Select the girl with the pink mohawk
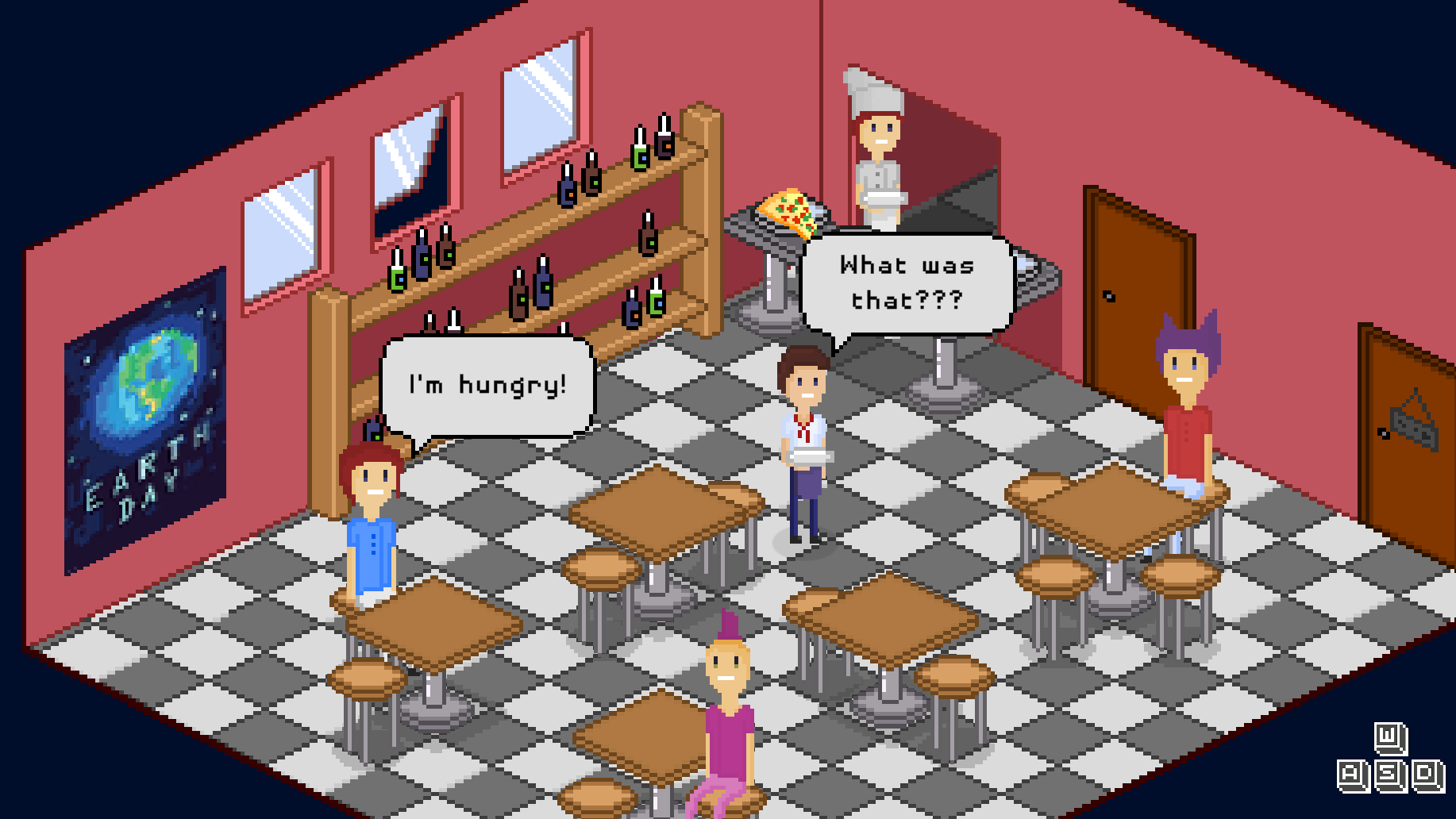The image size is (1456, 819). click(x=729, y=706)
